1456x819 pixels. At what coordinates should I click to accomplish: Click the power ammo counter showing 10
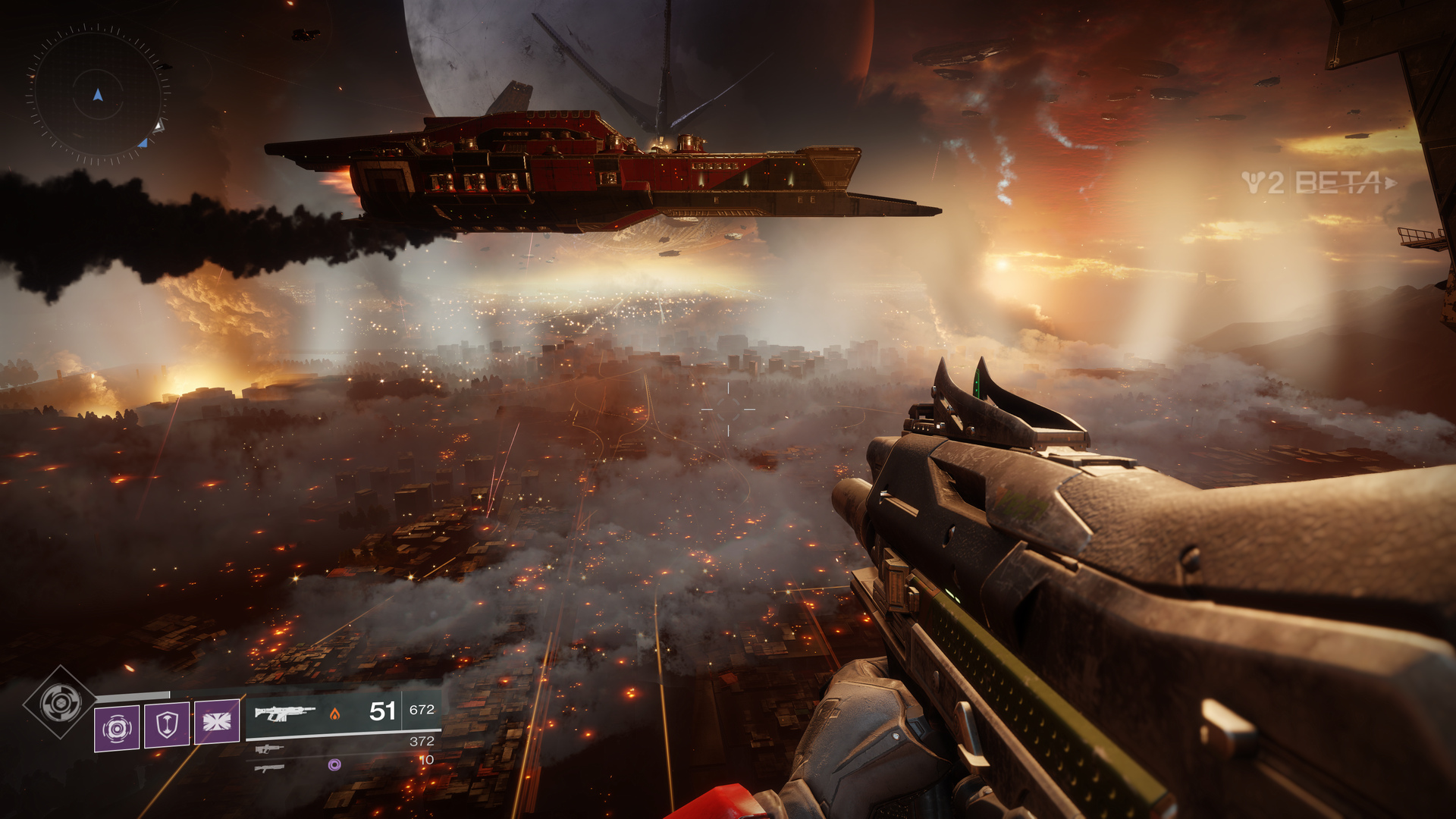coord(428,760)
